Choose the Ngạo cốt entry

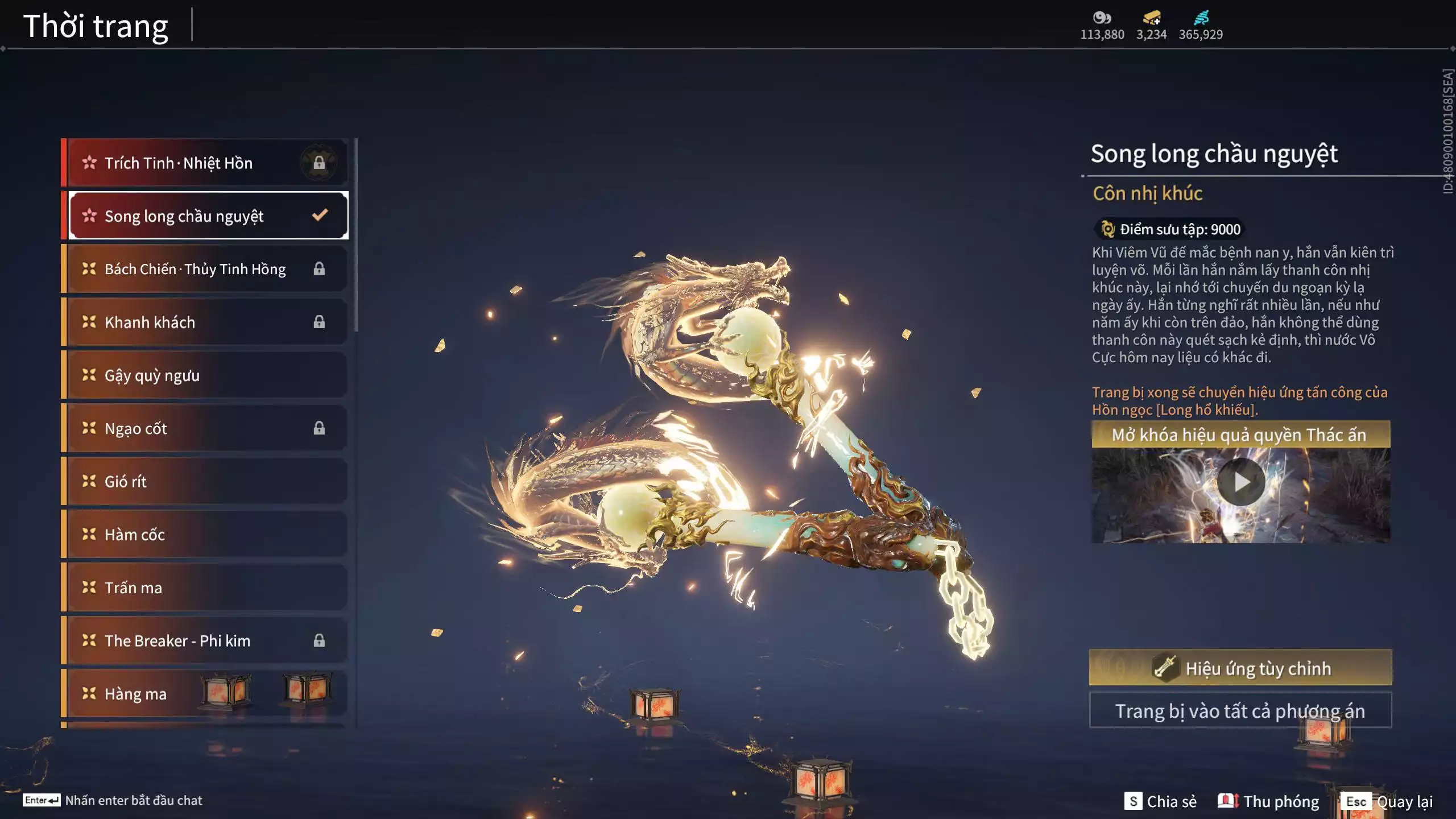click(x=205, y=428)
